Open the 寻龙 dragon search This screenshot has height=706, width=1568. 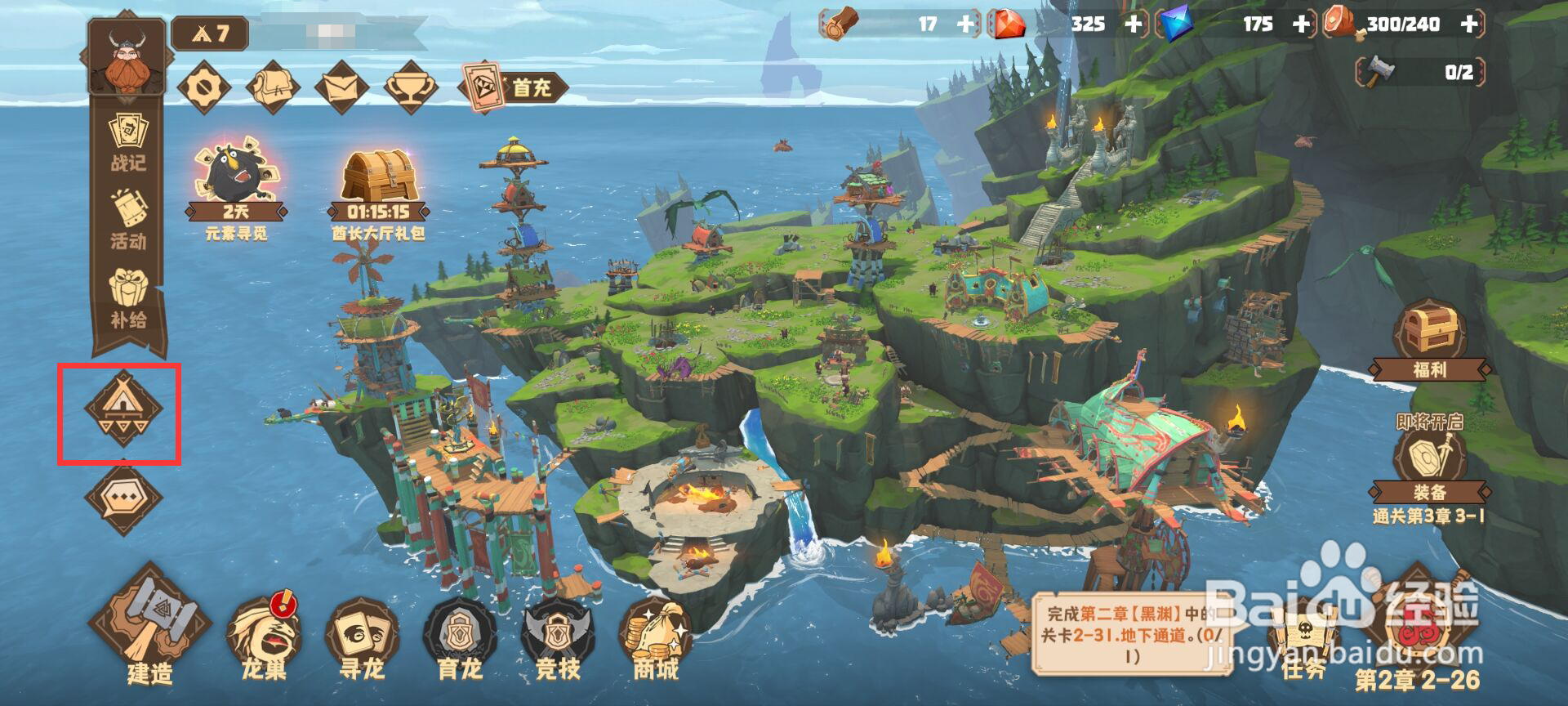tap(362, 639)
